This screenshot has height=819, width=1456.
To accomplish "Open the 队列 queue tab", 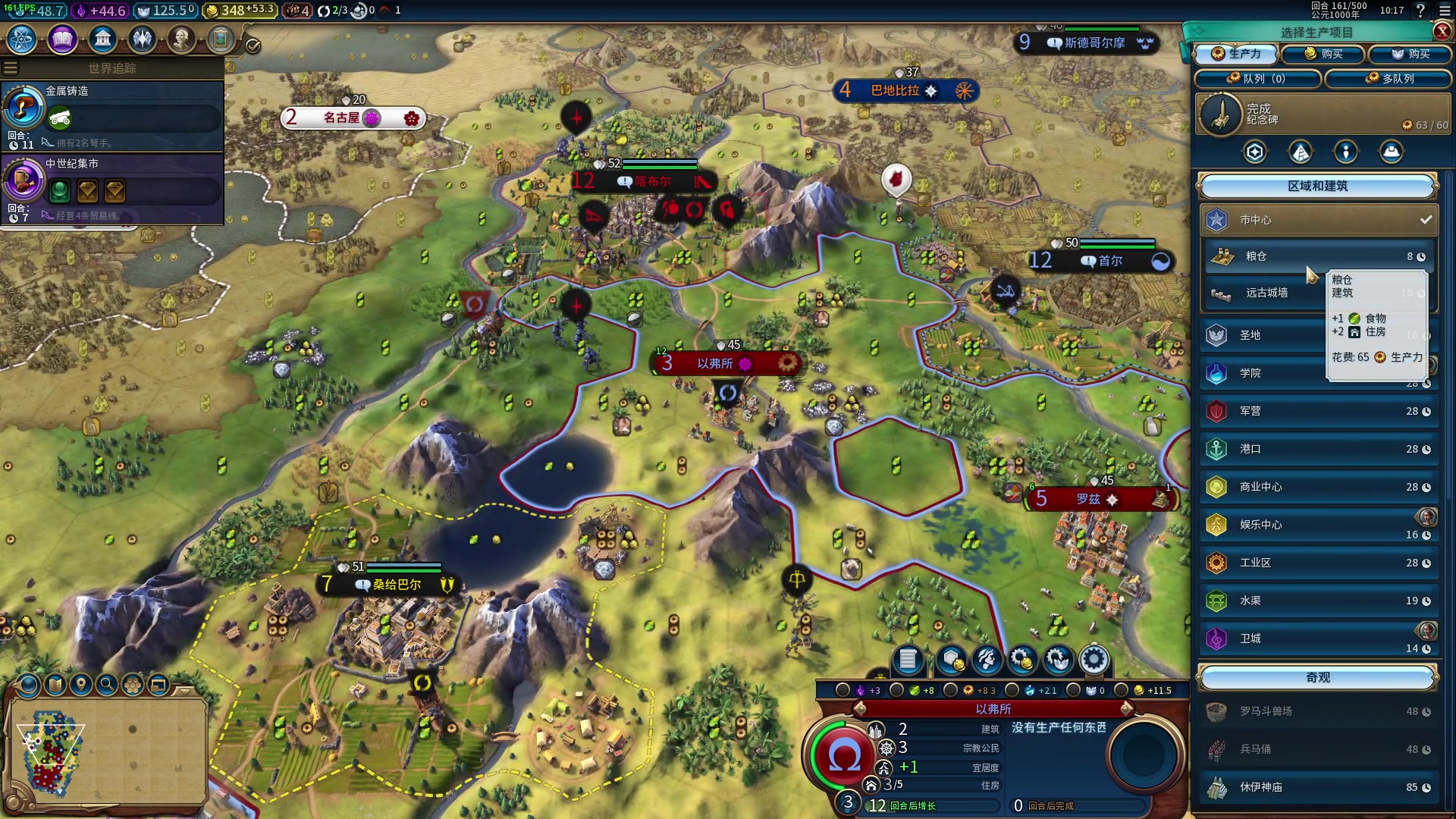I will (1258, 78).
